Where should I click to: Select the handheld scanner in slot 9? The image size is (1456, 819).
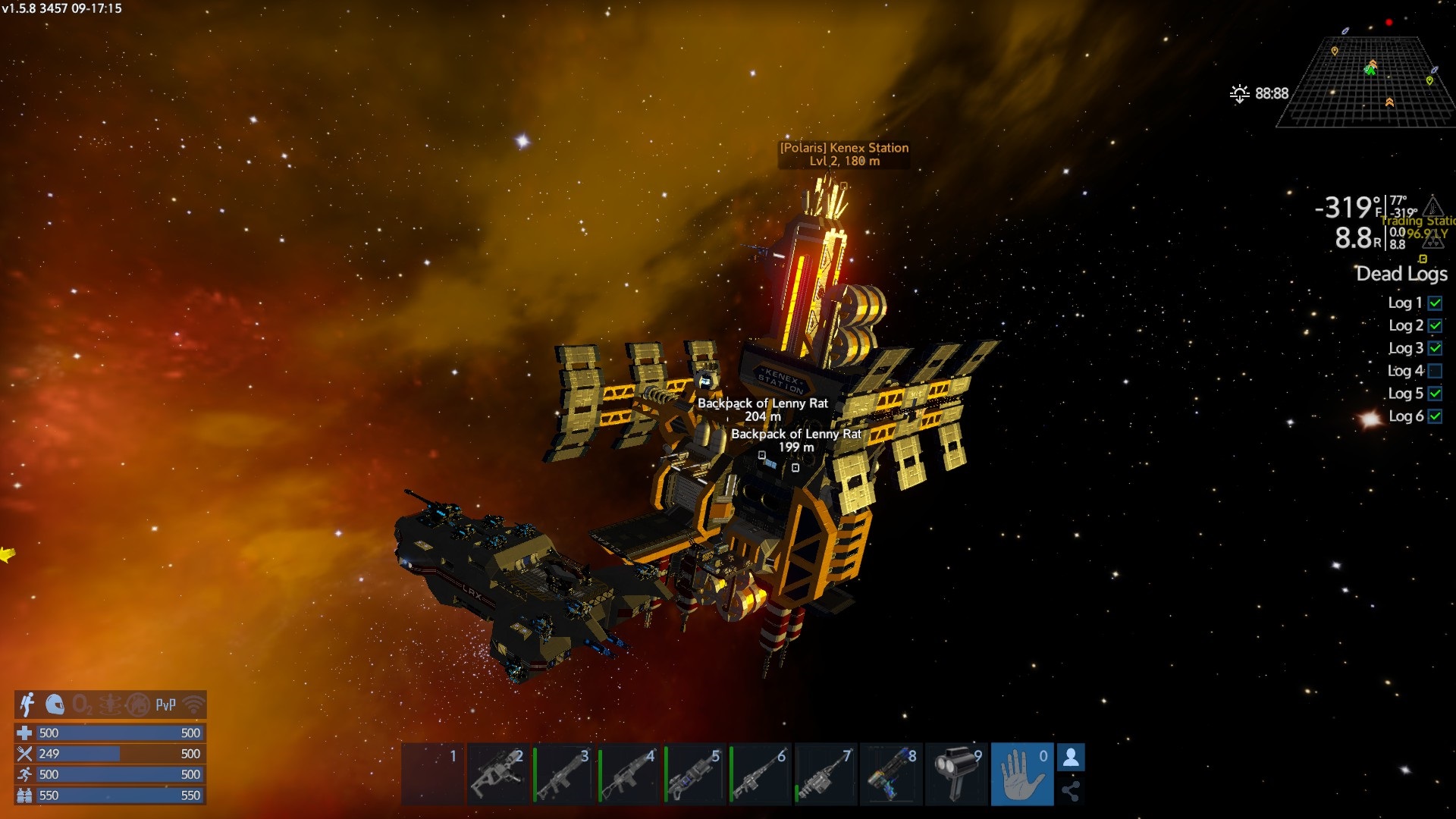[x=956, y=774]
